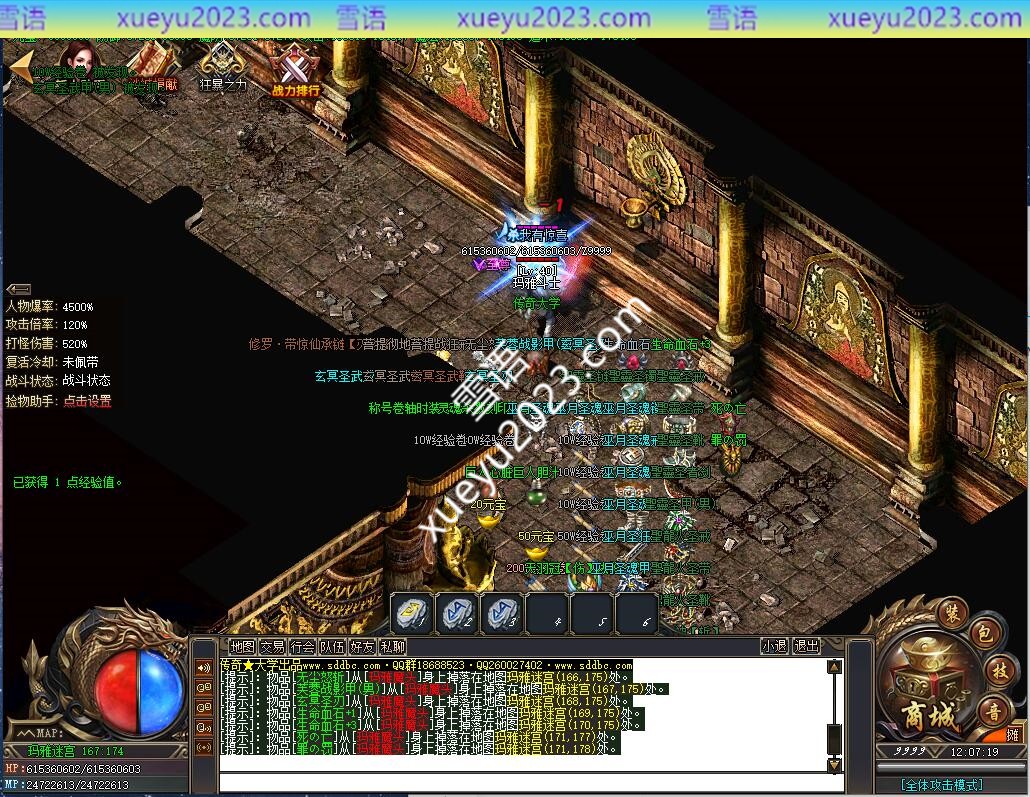
Task: Toggle the 全体攻击模式 attack mode
Action: click(x=940, y=785)
